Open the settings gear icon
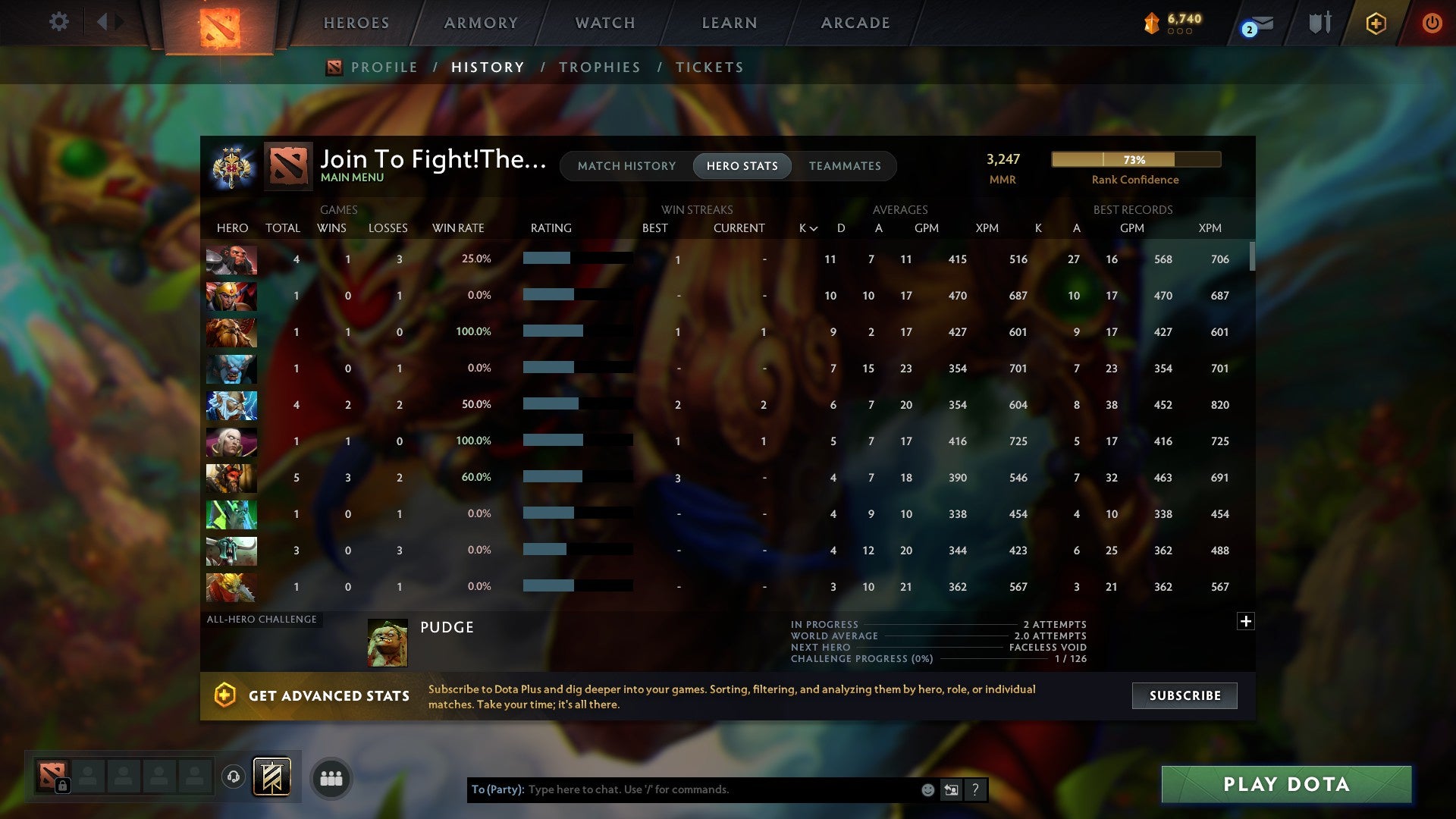 [59, 22]
